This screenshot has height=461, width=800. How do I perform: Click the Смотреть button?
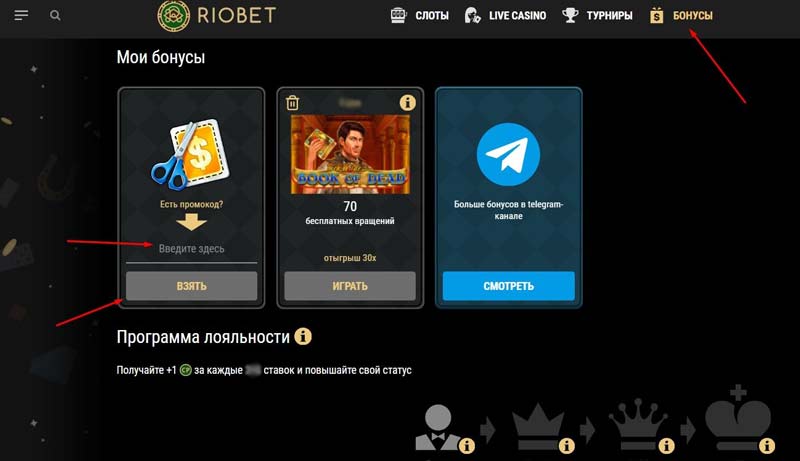pos(508,286)
